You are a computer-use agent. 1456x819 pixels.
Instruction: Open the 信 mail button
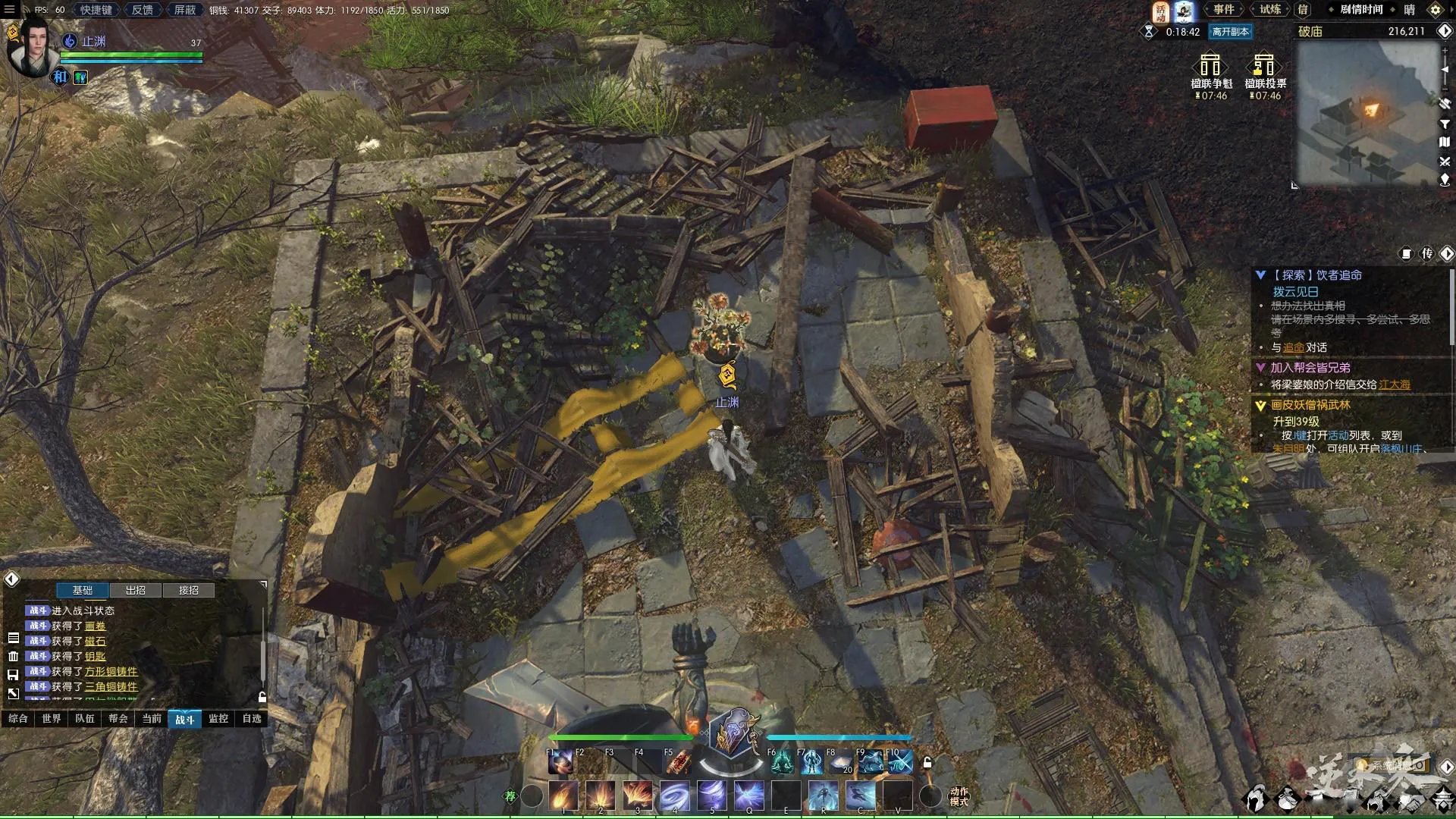pos(1304,10)
